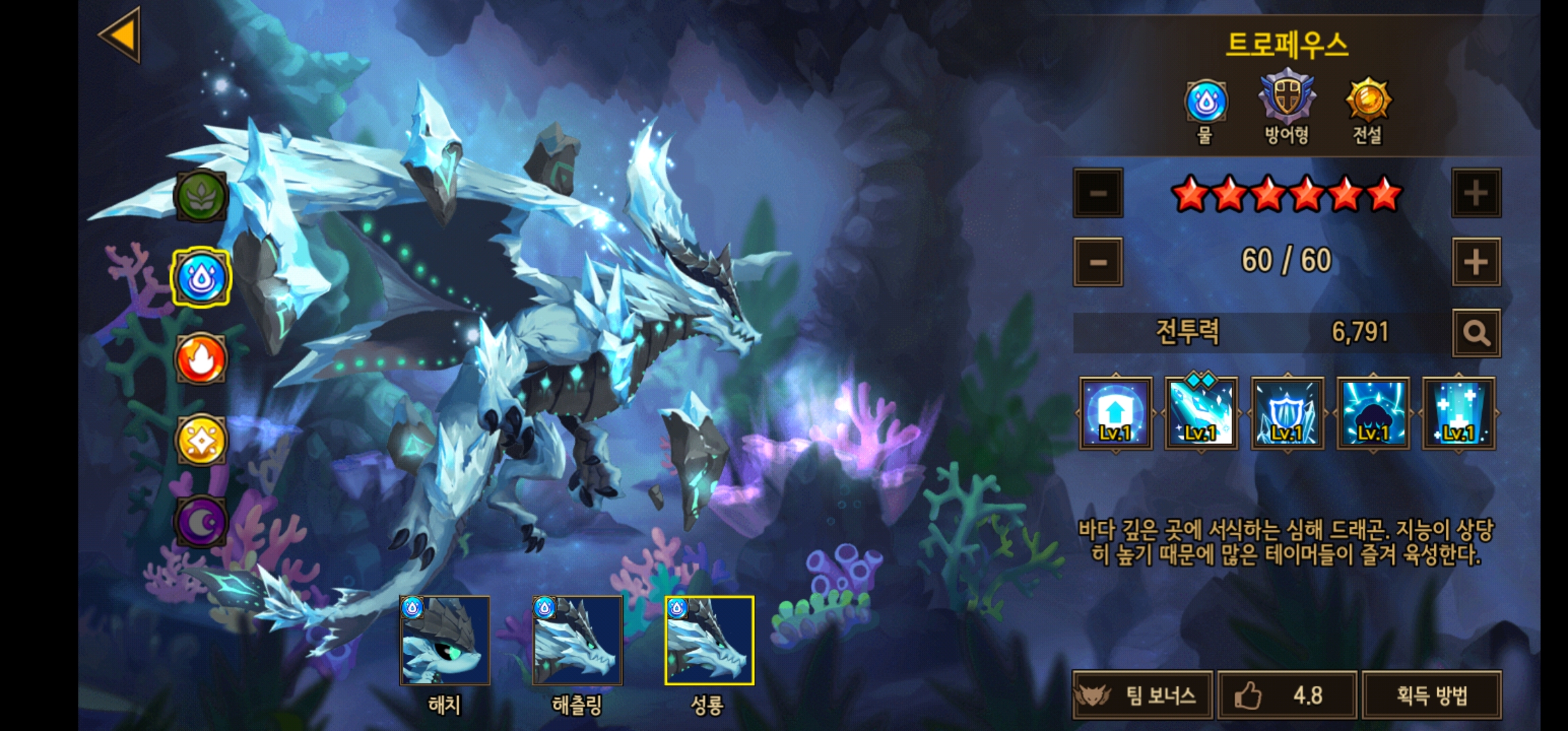Lower the level below 60
This screenshot has width=1568, height=731.
[x=1097, y=262]
